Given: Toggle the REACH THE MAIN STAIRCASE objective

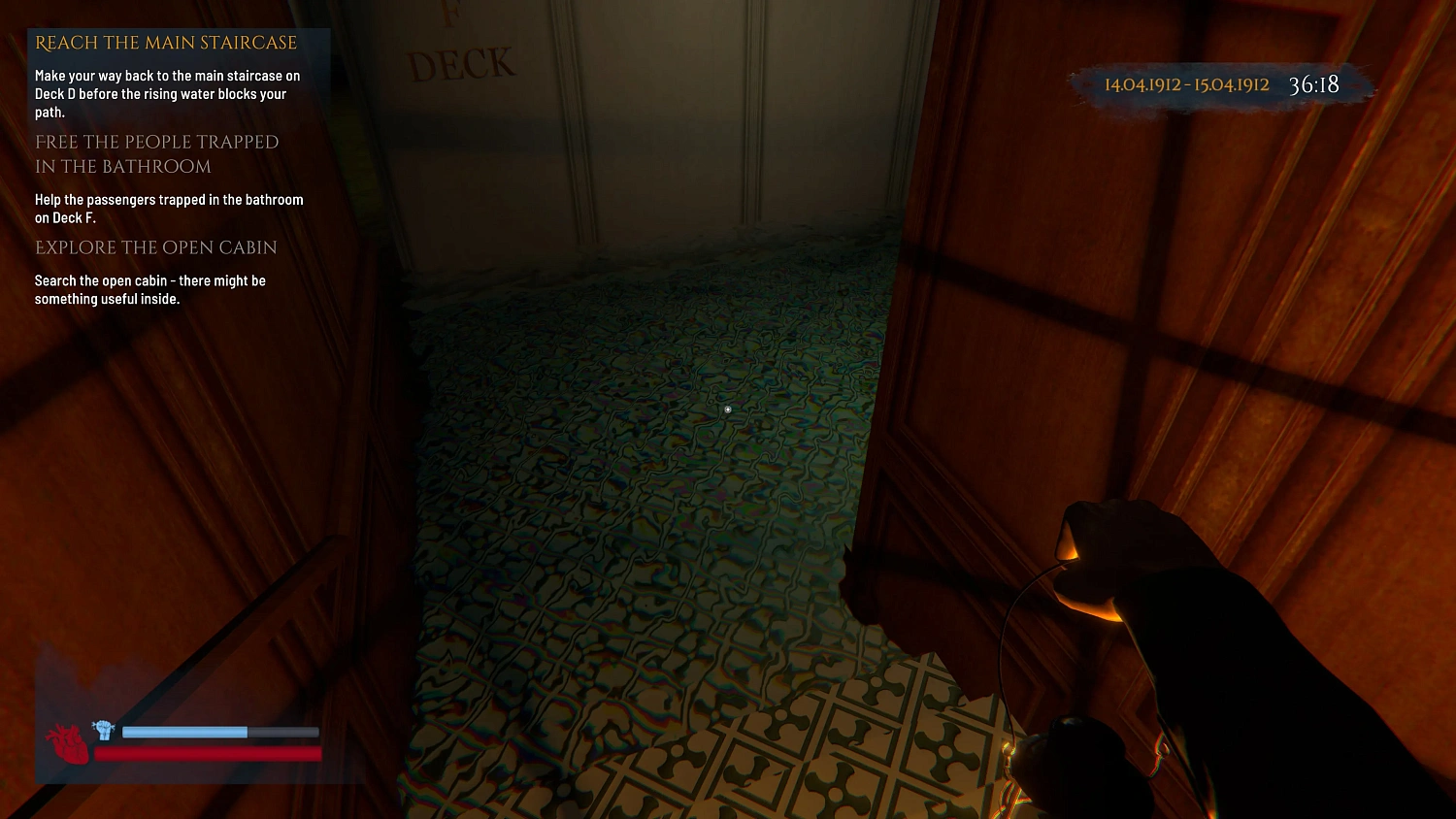Looking at the screenshot, I should tap(164, 43).
